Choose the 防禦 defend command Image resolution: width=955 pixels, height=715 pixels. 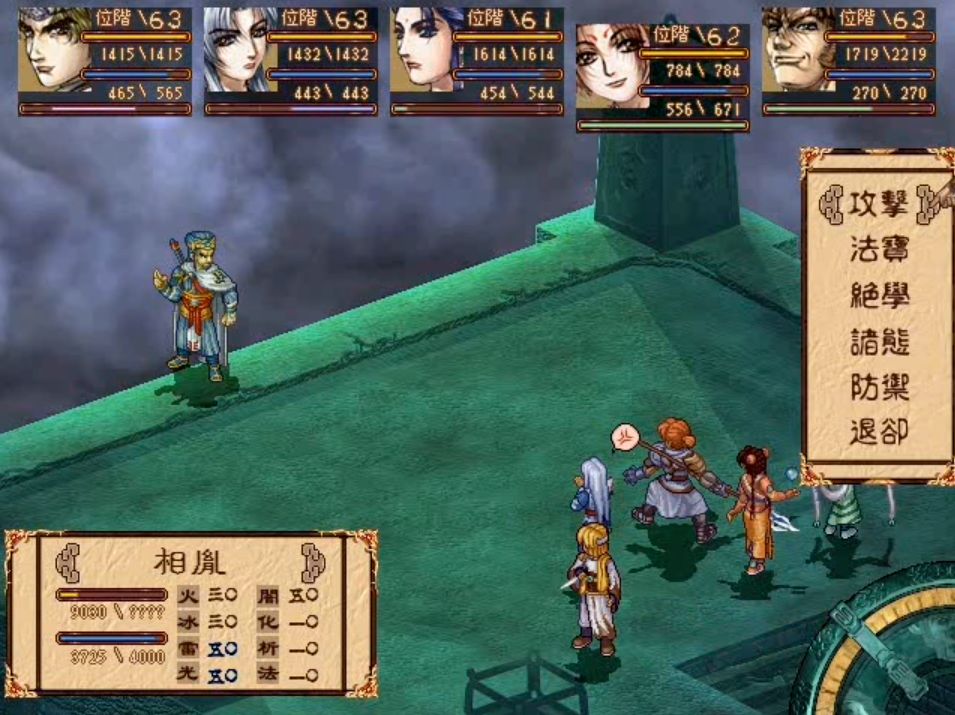click(x=878, y=387)
